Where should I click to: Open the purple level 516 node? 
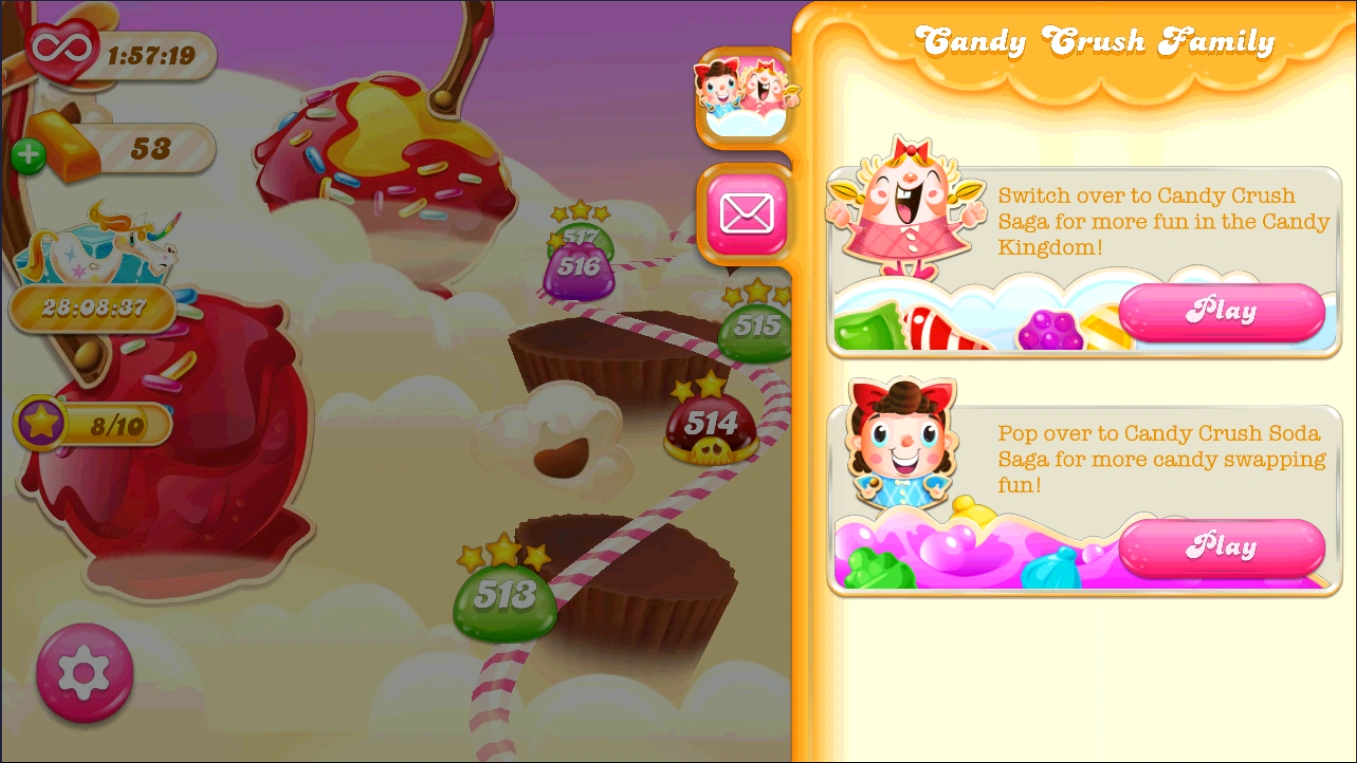pos(580,265)
